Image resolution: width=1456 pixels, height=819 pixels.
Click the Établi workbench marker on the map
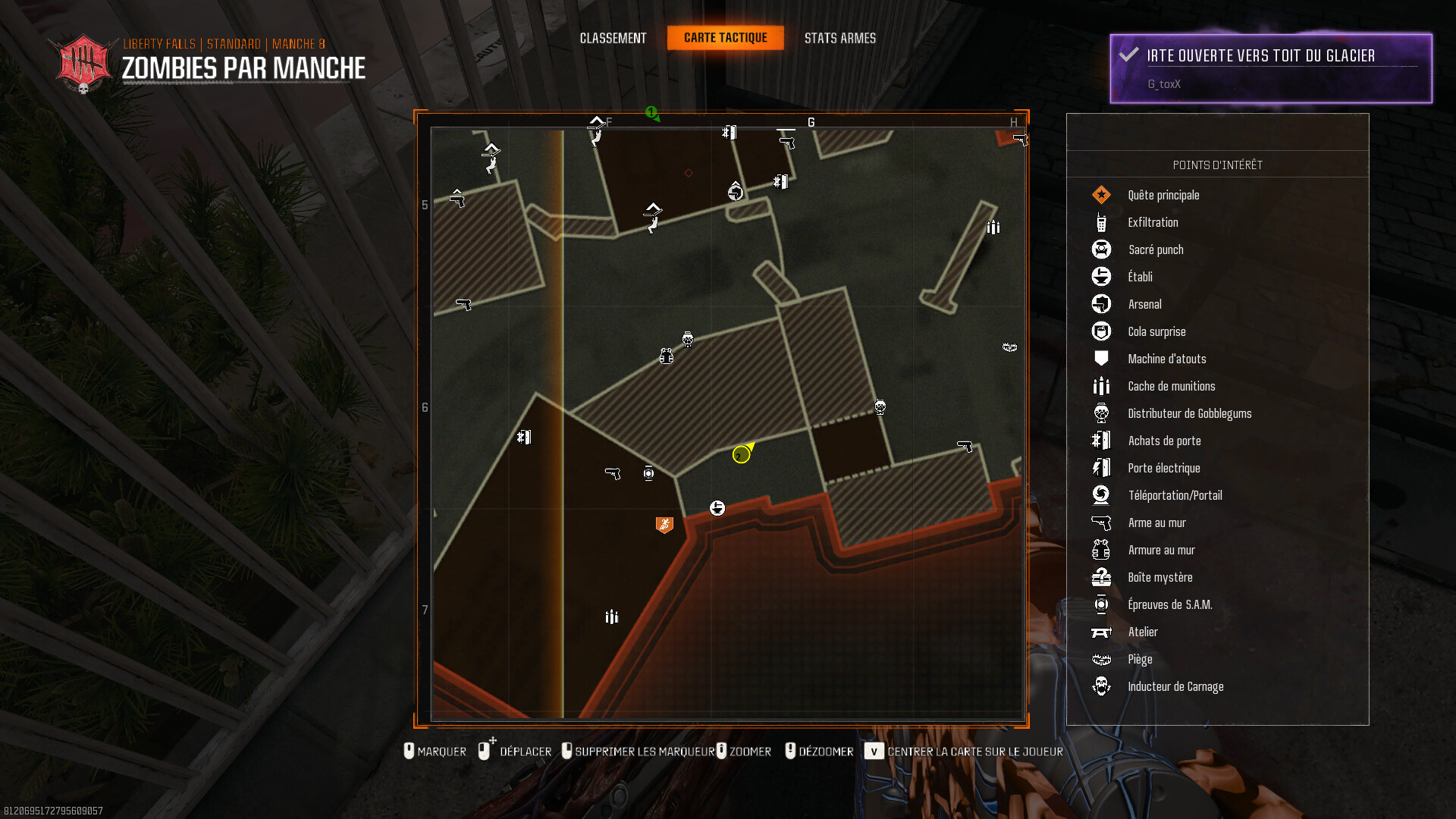pyautogui.click(x=717, y=508)
